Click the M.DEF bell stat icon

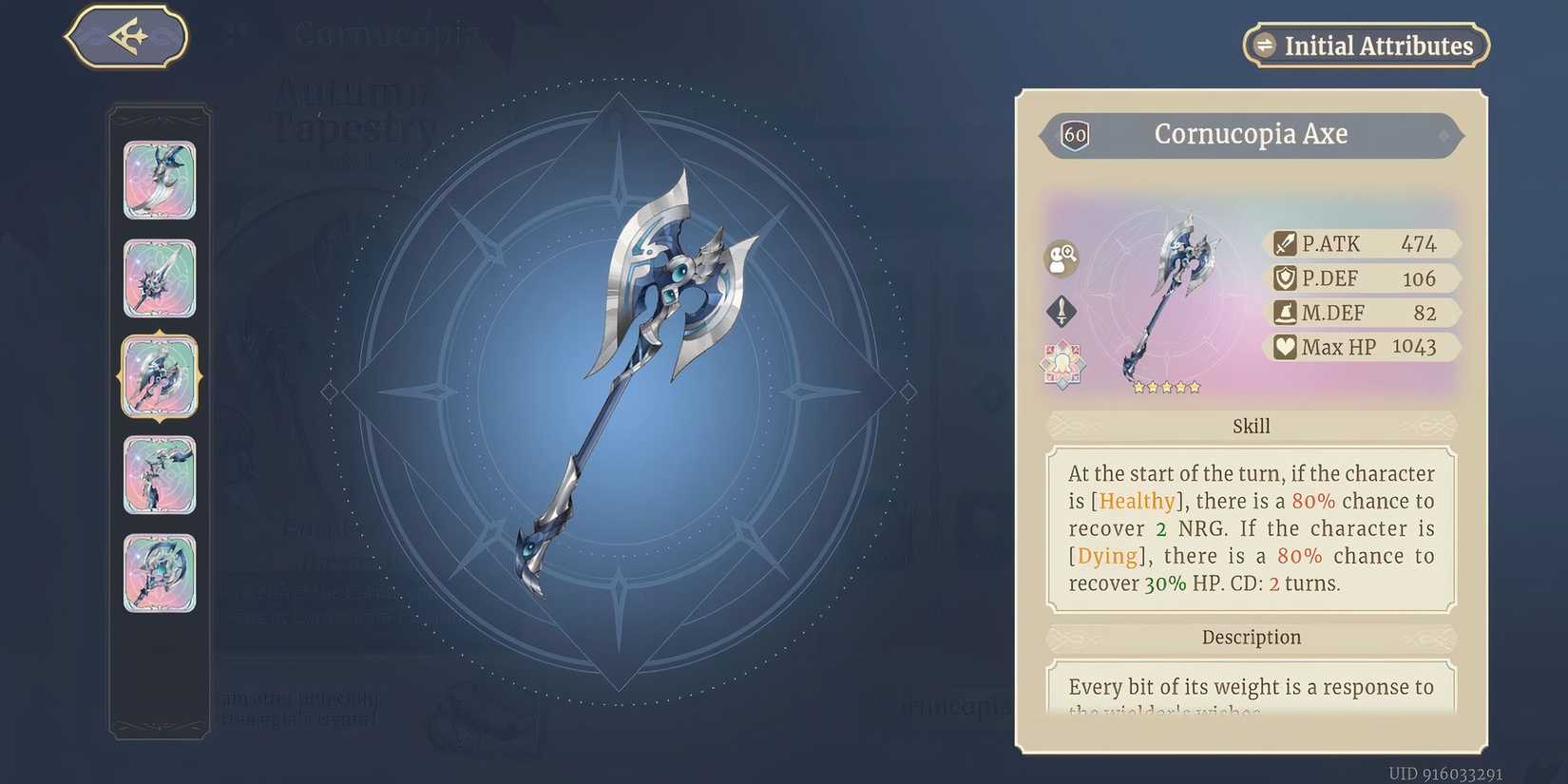click(x=1285, y=312)
